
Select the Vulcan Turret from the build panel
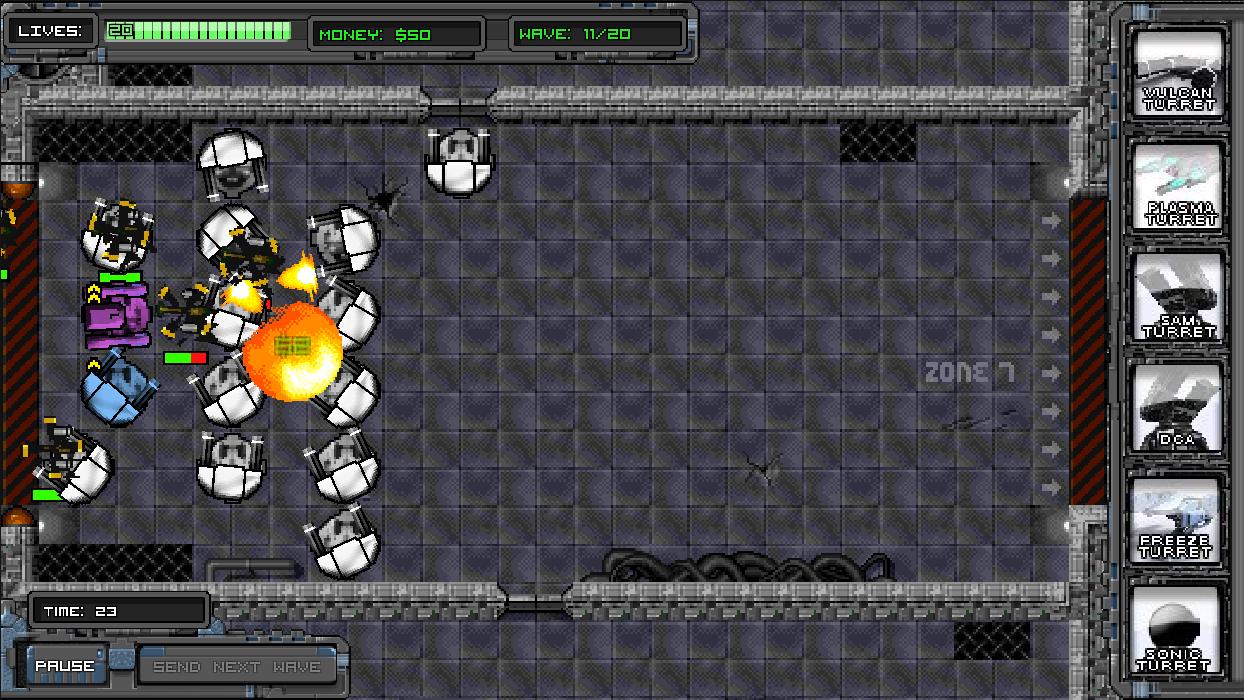click(x=1178, y=72)
